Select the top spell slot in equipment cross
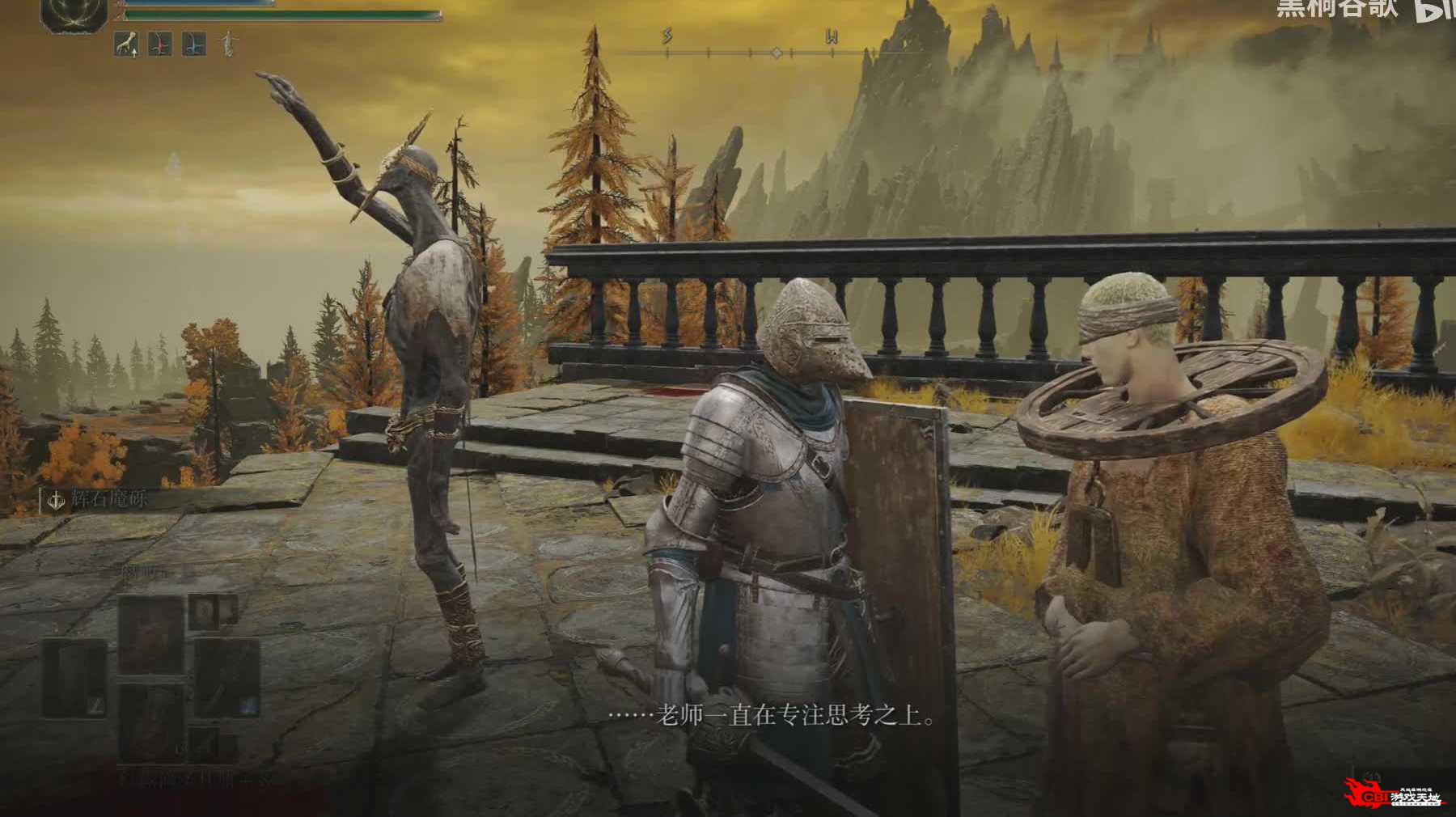The image size is (1456, 817). [x=150, y=633]
